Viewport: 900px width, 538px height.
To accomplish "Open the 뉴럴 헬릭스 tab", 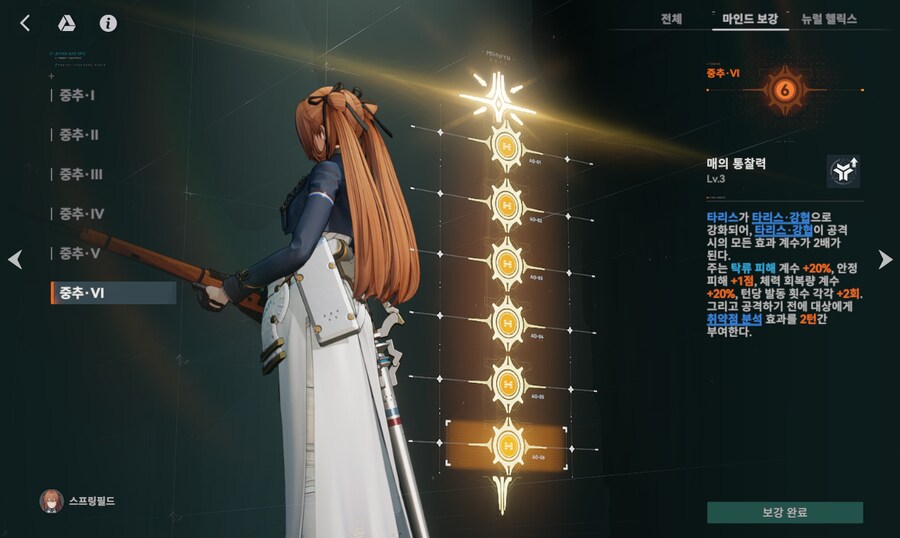I will coord(828,19).
